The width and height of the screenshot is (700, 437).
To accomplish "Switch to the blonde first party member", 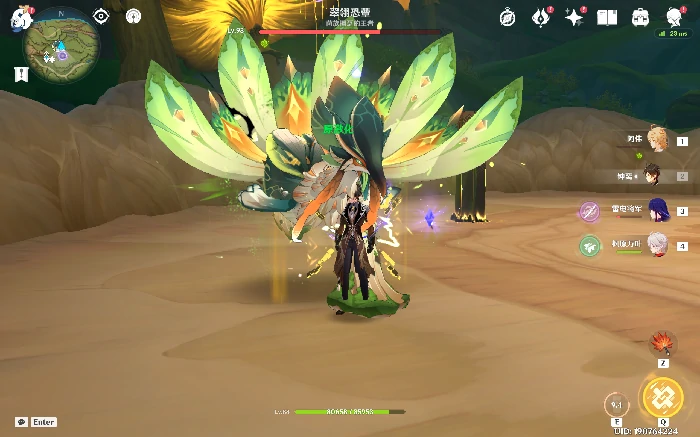I will 657,139.
